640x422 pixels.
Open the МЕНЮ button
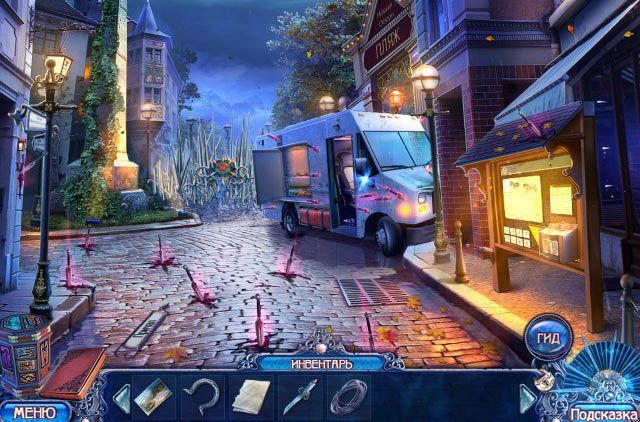pos(34,411)
